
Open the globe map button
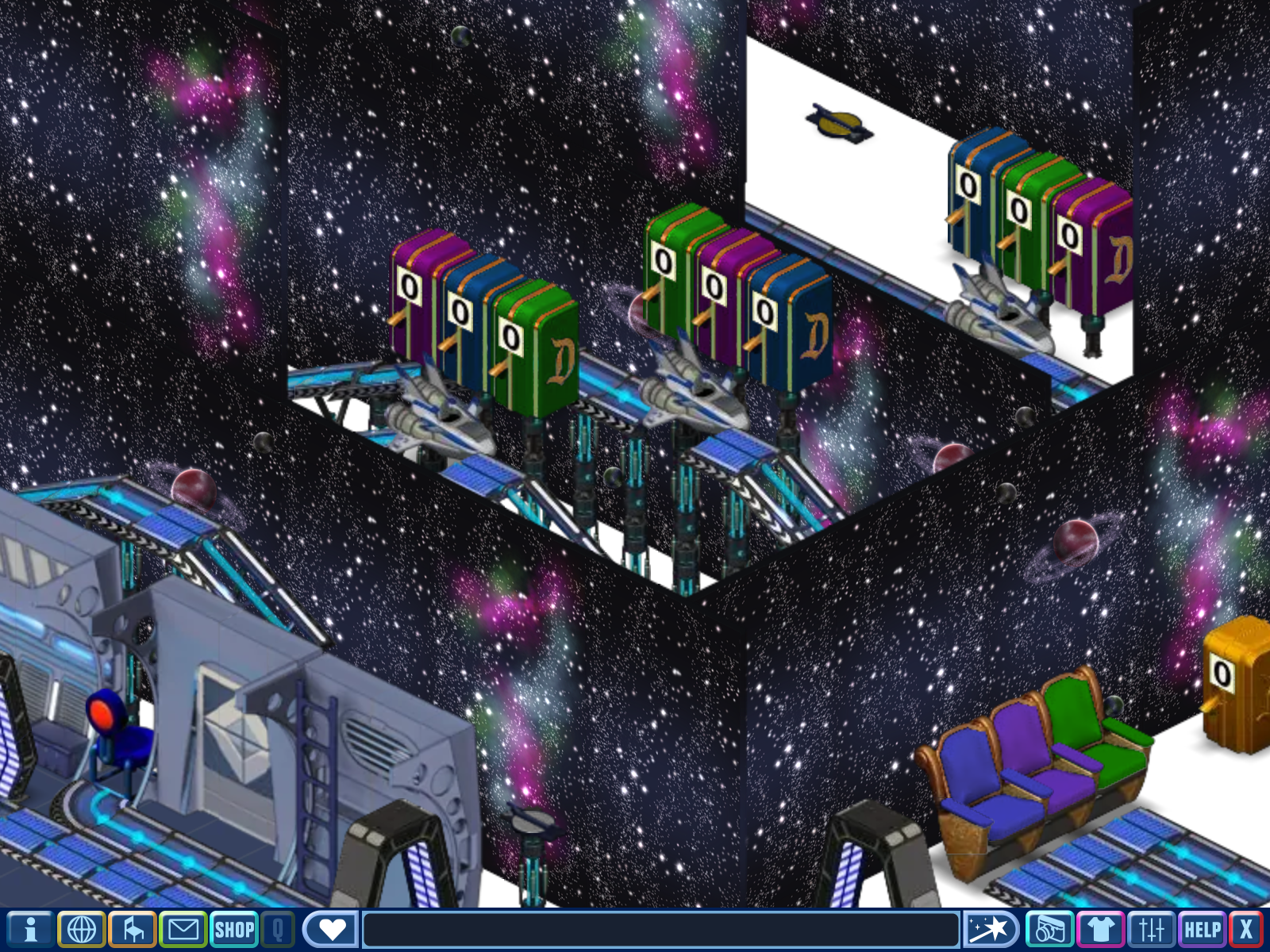pyautogui.click(x=81, y=929)
